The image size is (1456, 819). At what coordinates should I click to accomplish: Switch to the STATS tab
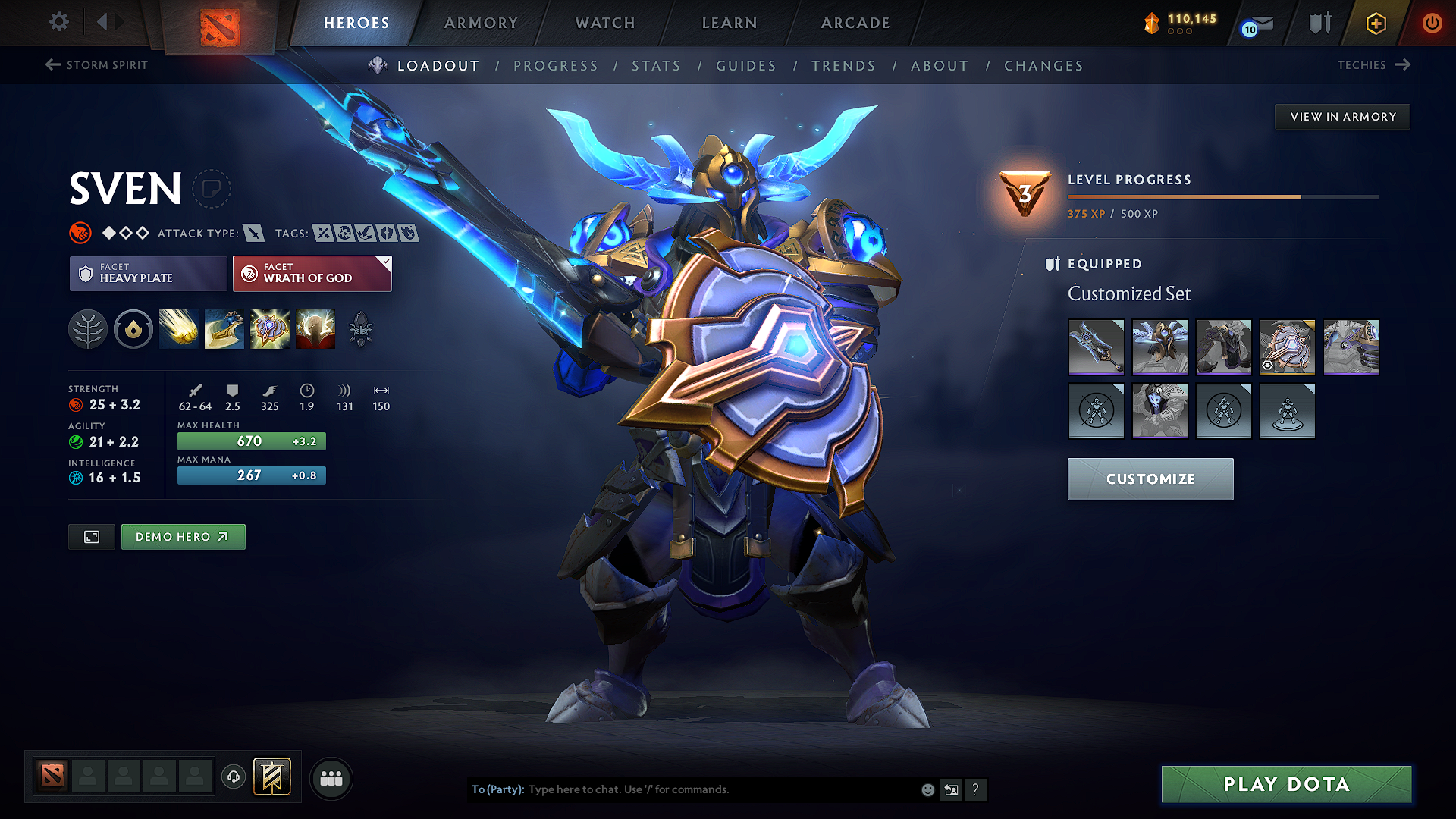coord(656,66)
